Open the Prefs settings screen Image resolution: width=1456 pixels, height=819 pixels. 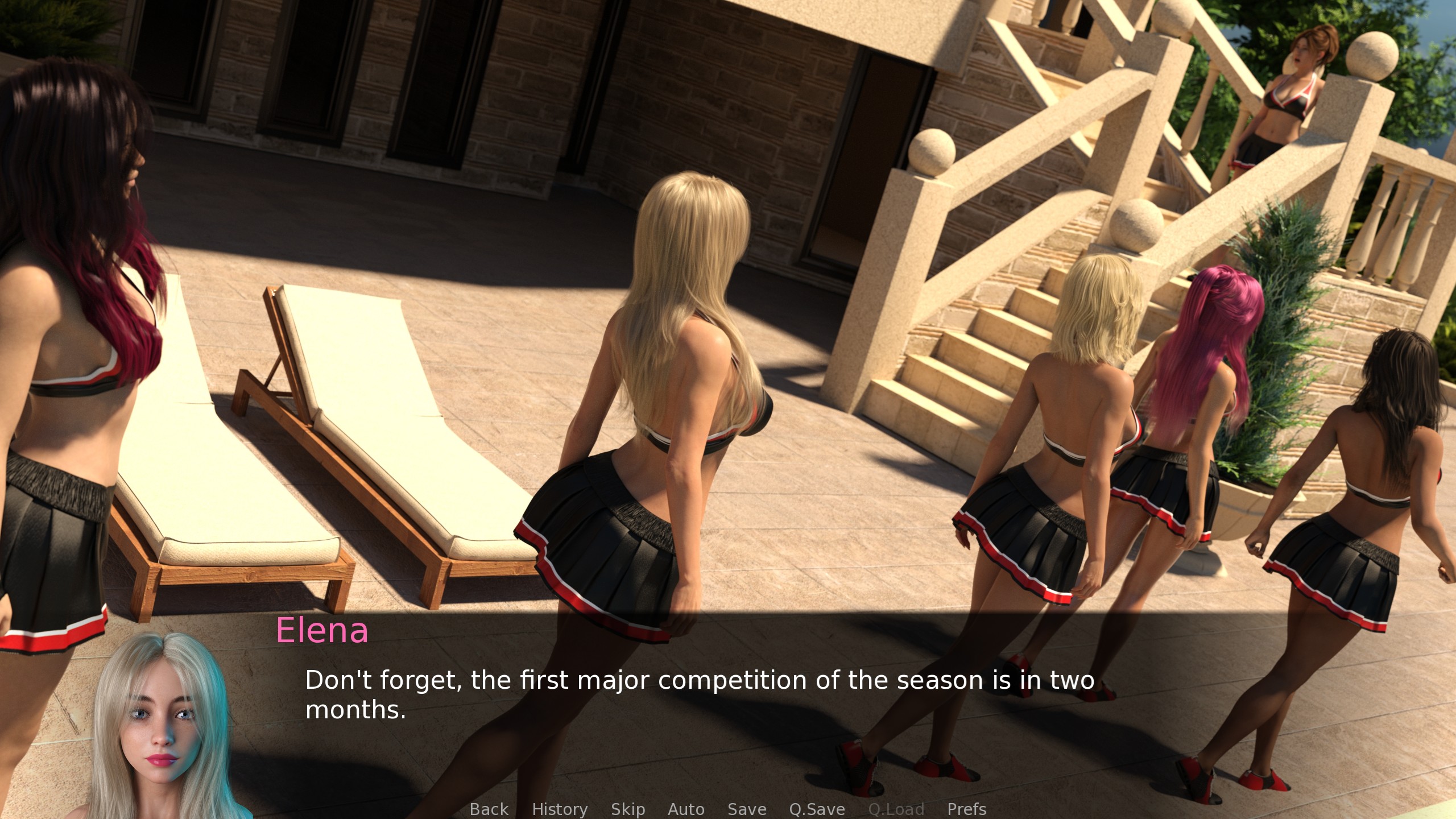(966, 809)
